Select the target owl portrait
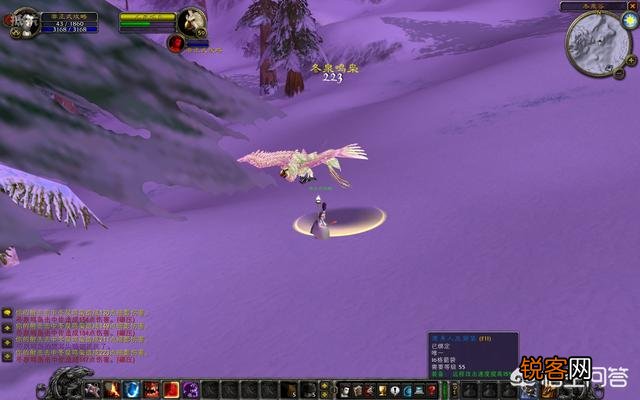The image size is (640, 400). pyautogui.click(x=191, y=21)
